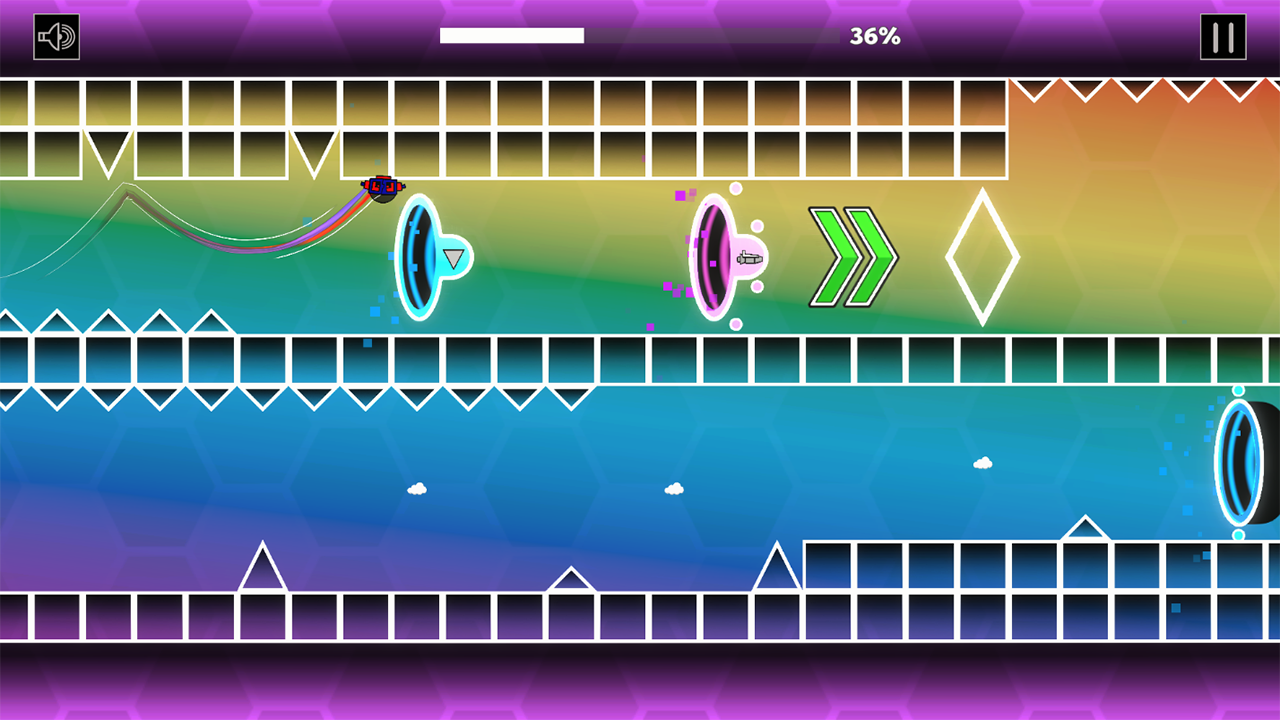Click the gray triangle inside the cyan portal
This screenshot has height=720, width=1280.
tap(452, 260)
